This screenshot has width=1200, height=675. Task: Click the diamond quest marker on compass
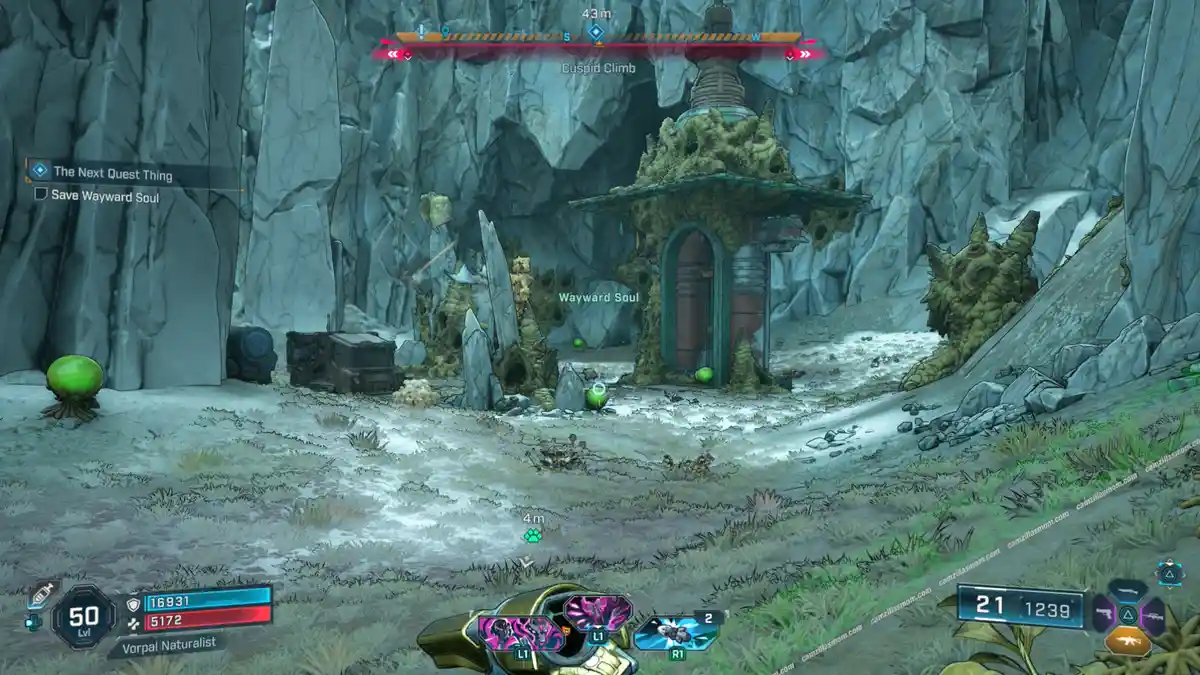[596, 33]
